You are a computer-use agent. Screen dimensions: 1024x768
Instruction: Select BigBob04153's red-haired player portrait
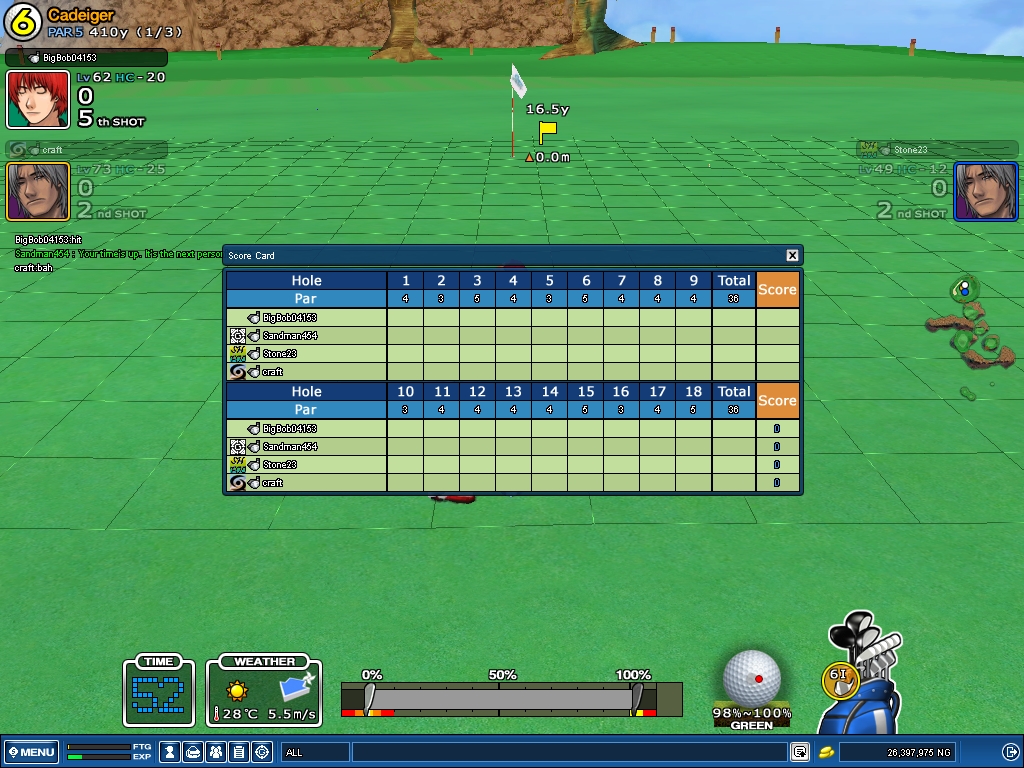point(38,100)
